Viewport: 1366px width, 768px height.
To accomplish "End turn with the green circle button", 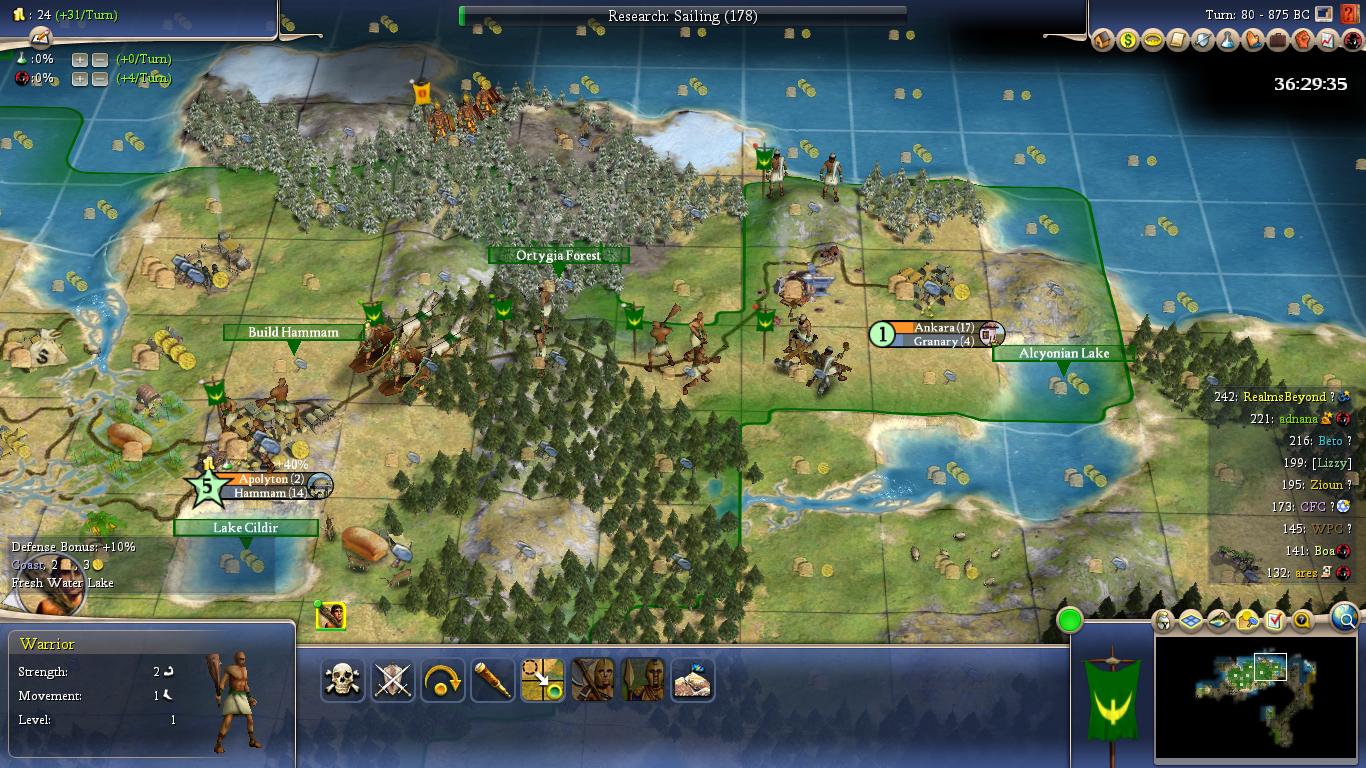I will tap(1070, 620).
